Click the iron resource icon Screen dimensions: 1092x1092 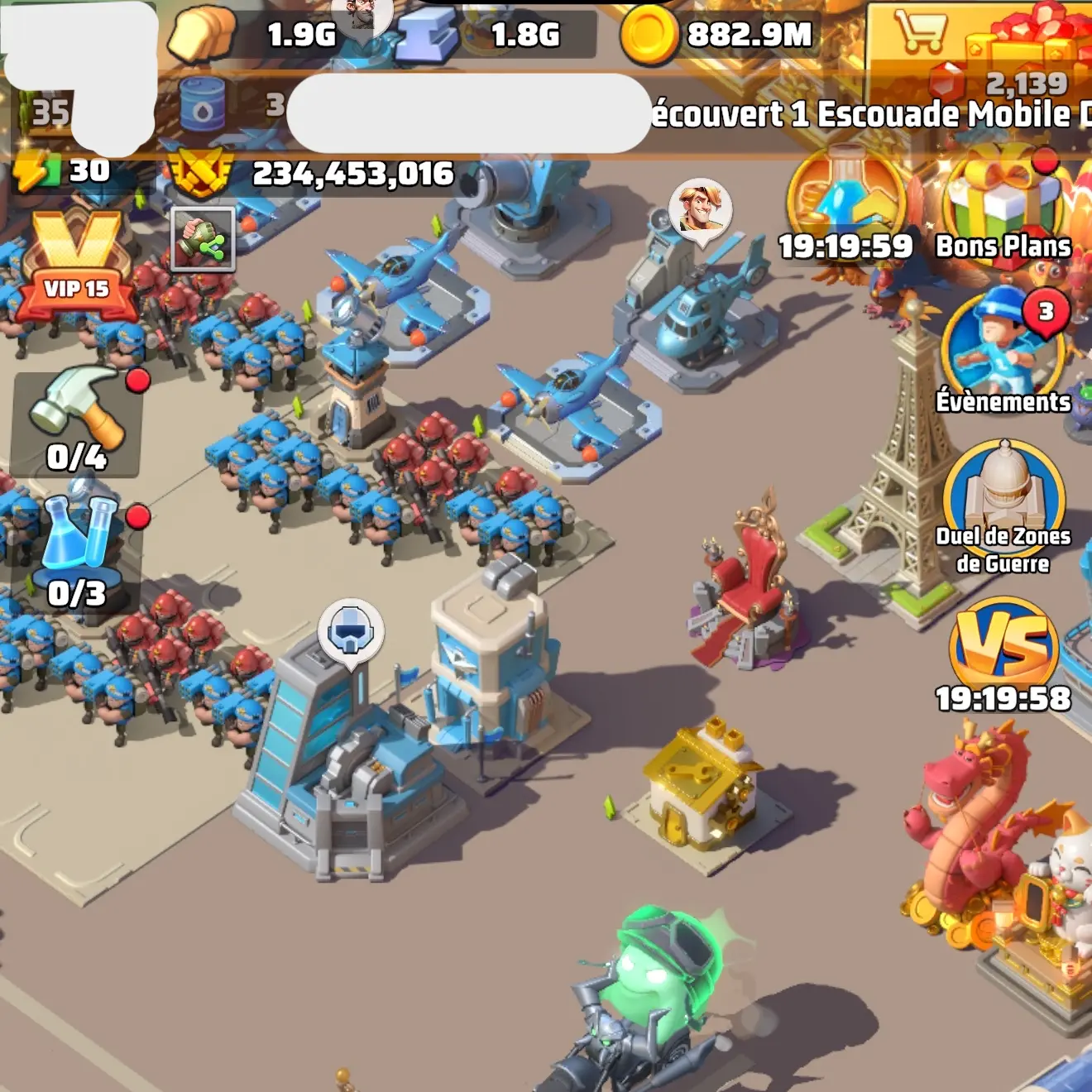(426, 36)
